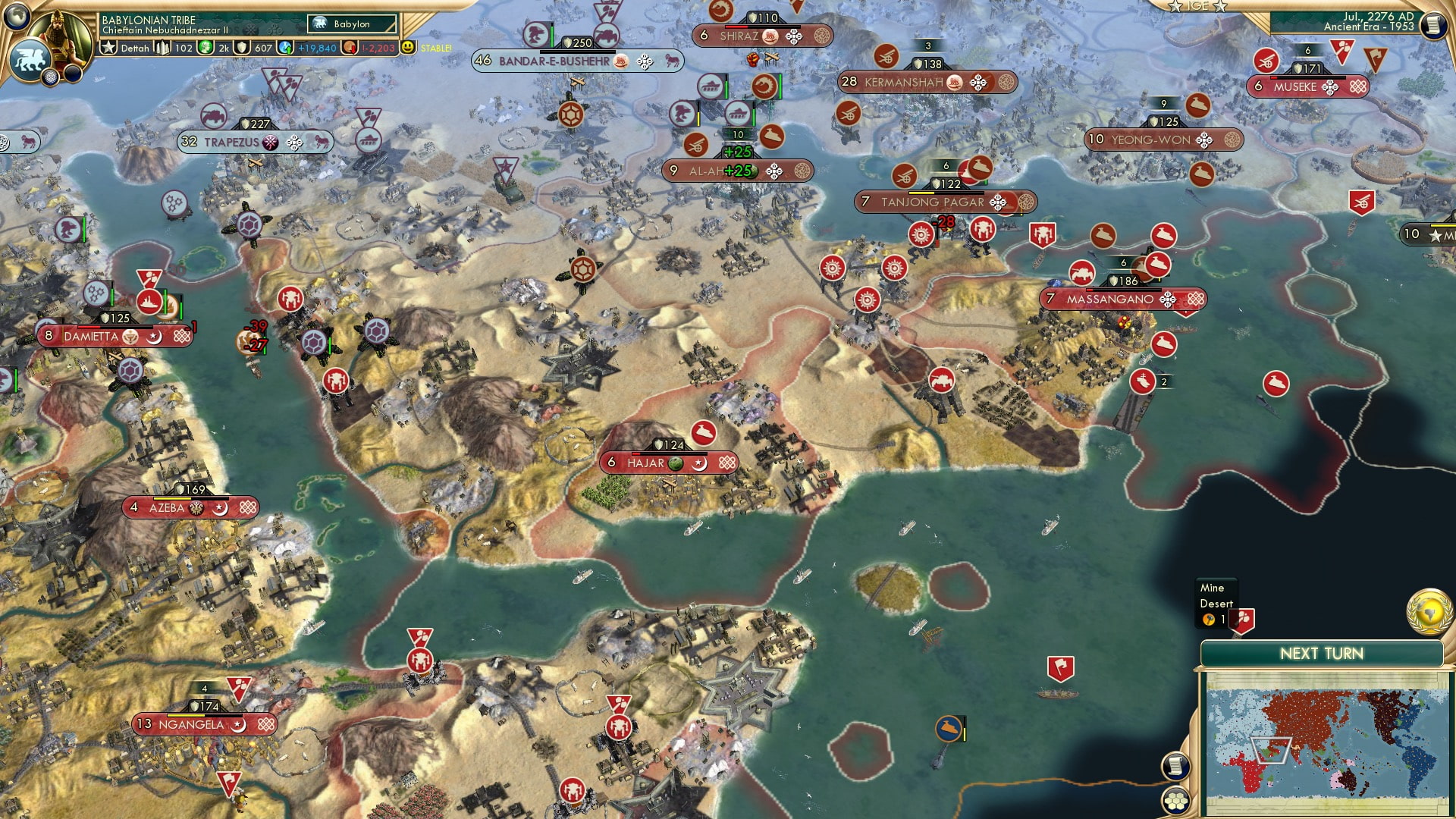
Task: Toggle the Dettah social policy star icon
Action: (109, 47)
